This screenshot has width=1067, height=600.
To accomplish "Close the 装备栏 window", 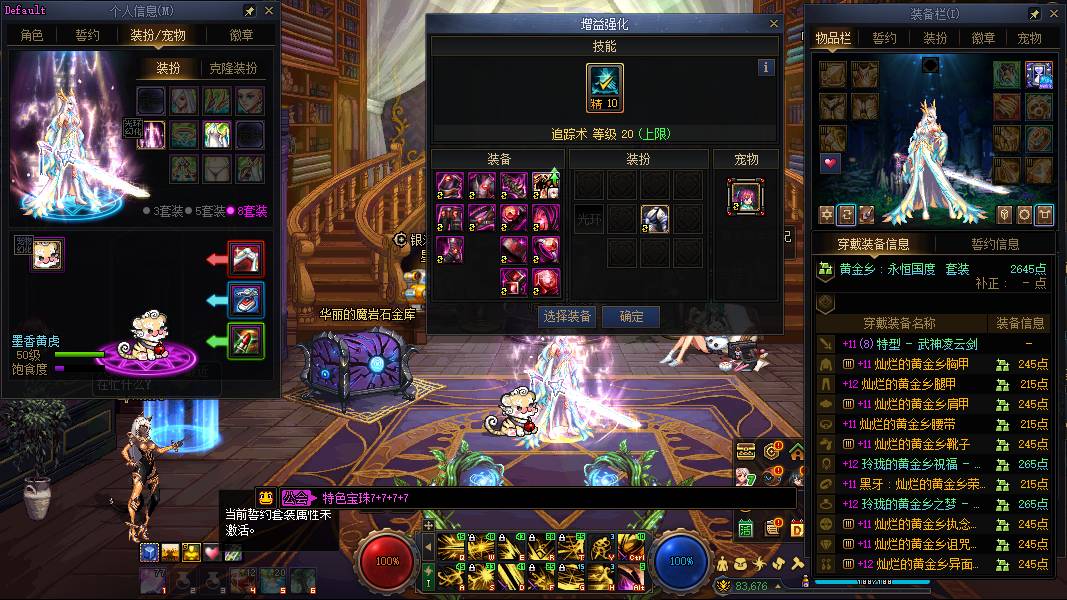I will [1052, 14].
